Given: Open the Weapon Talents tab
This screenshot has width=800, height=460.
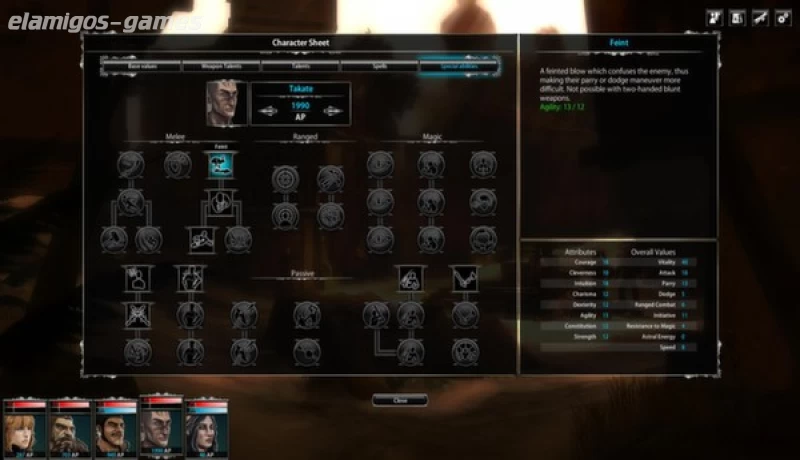Looking at the screenshot, I should [220, 66].
